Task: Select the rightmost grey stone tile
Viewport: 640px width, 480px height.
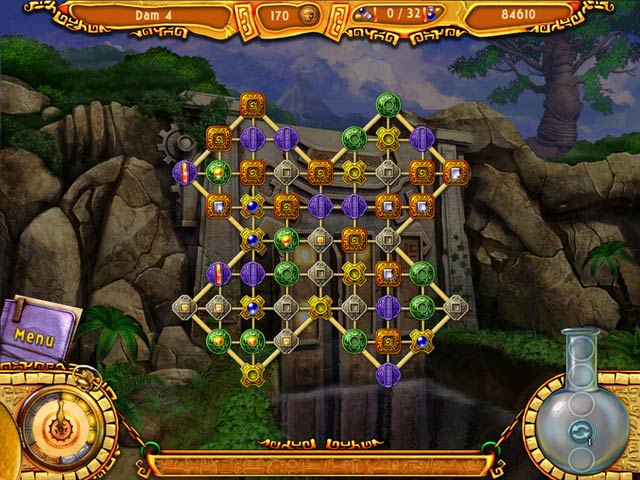Action: (x=456, y=306)
